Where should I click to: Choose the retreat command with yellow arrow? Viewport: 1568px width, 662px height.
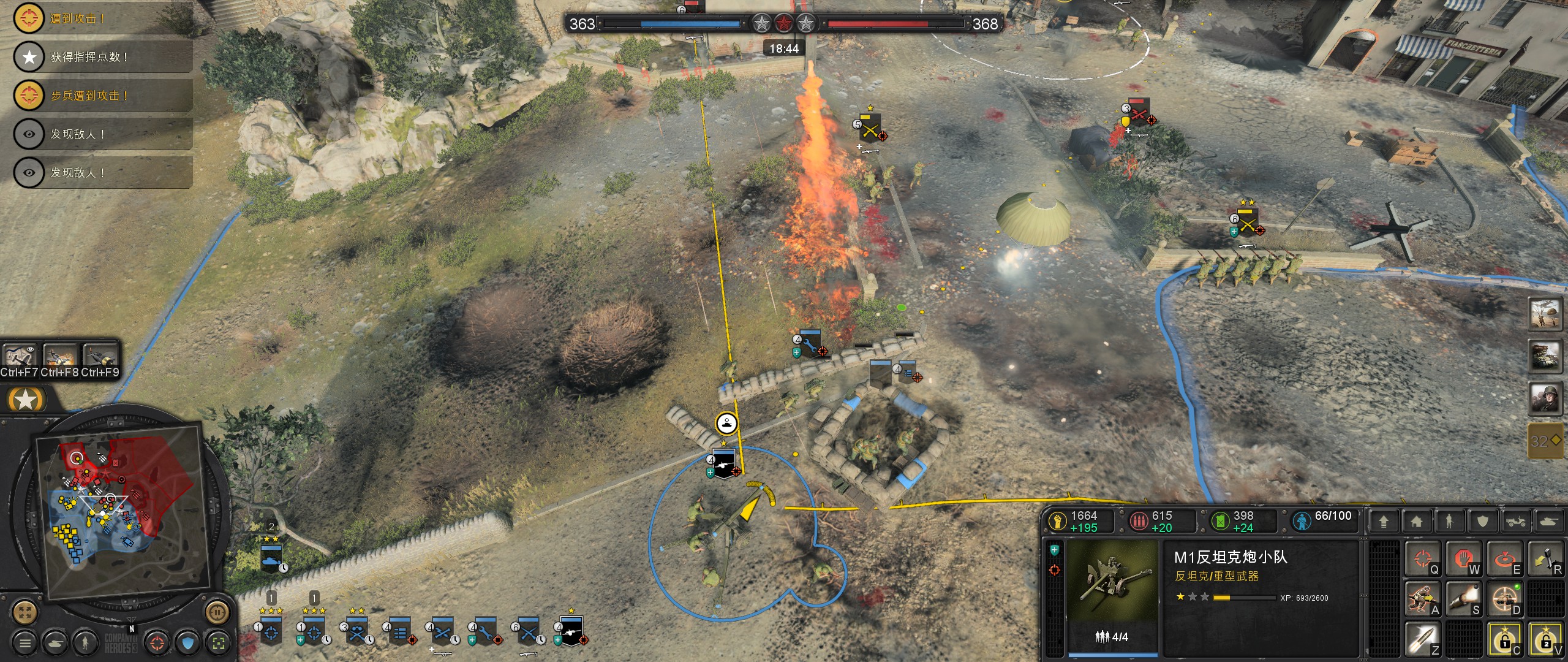[x=1545, y=558]
